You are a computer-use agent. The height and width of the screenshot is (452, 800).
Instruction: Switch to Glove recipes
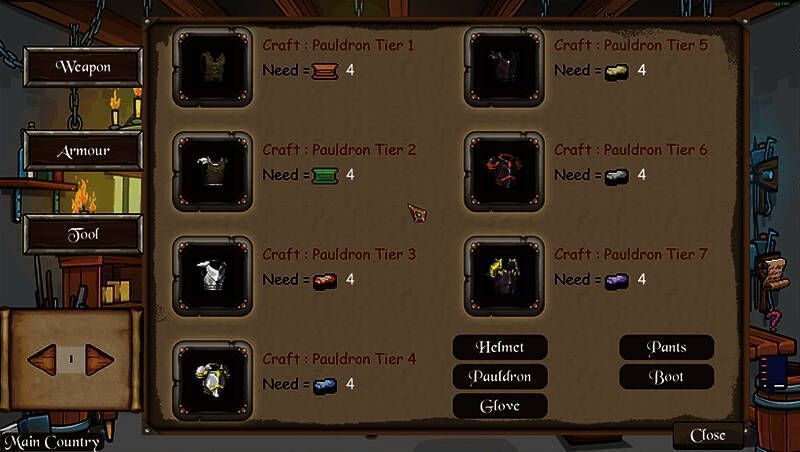(500, 405)
